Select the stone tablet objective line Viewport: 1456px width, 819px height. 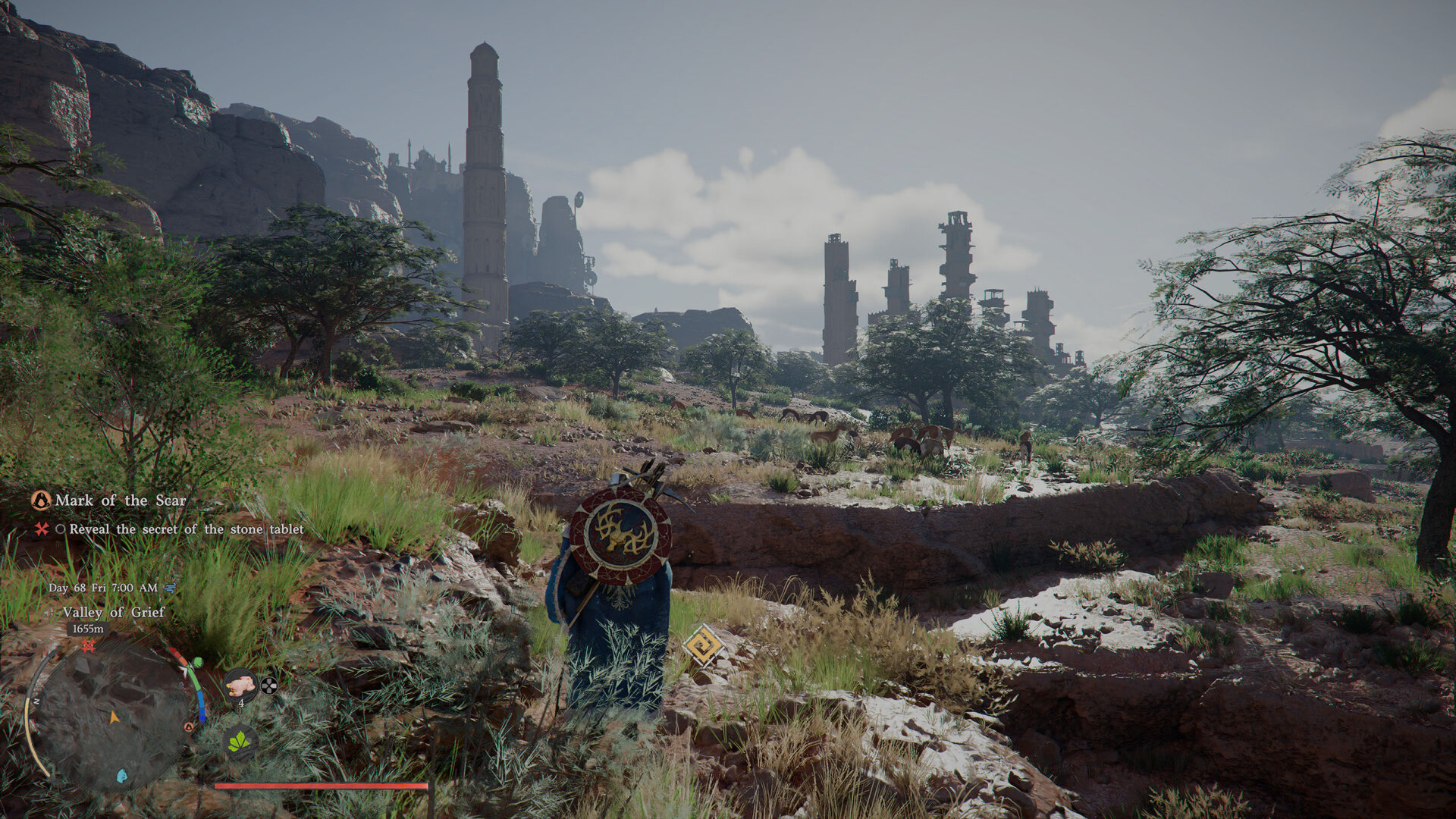[x=186, y=529]
